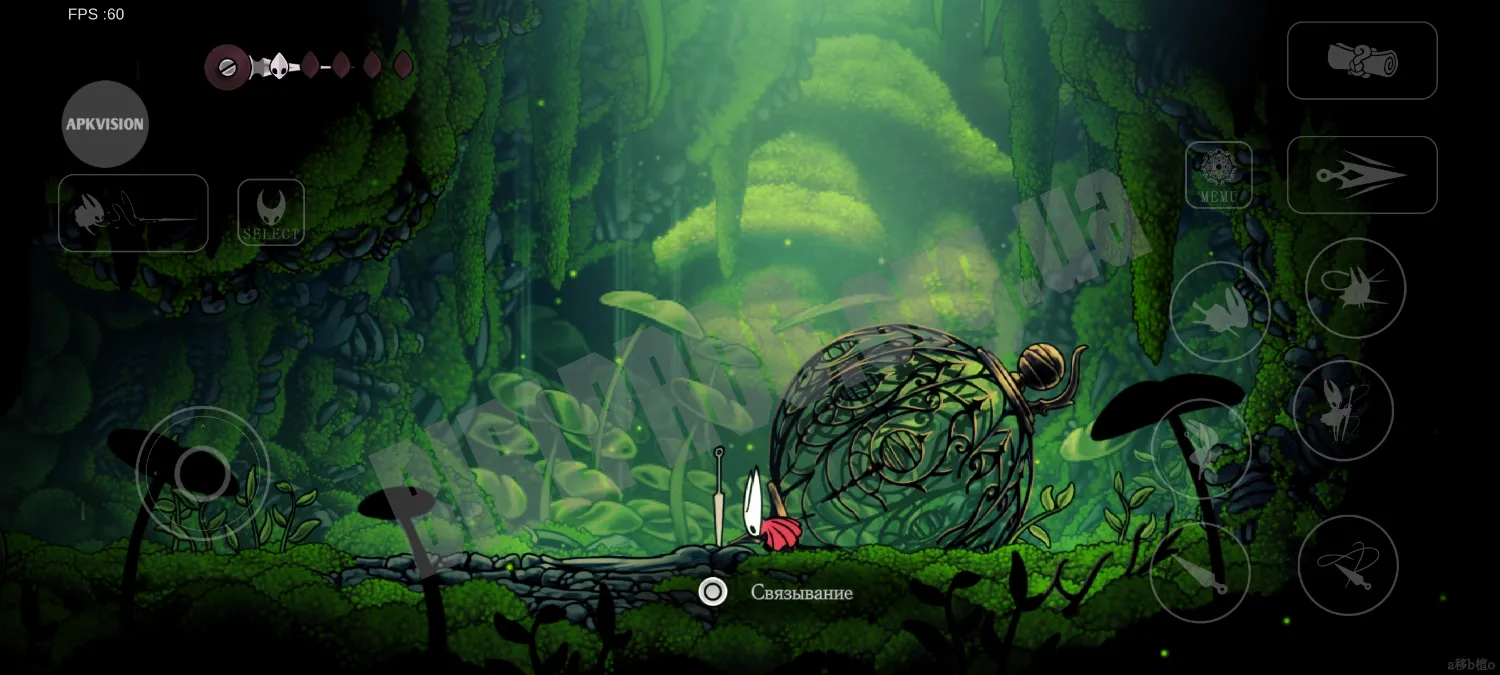Tap the standing Hornet with needle button

[1343, 410]
